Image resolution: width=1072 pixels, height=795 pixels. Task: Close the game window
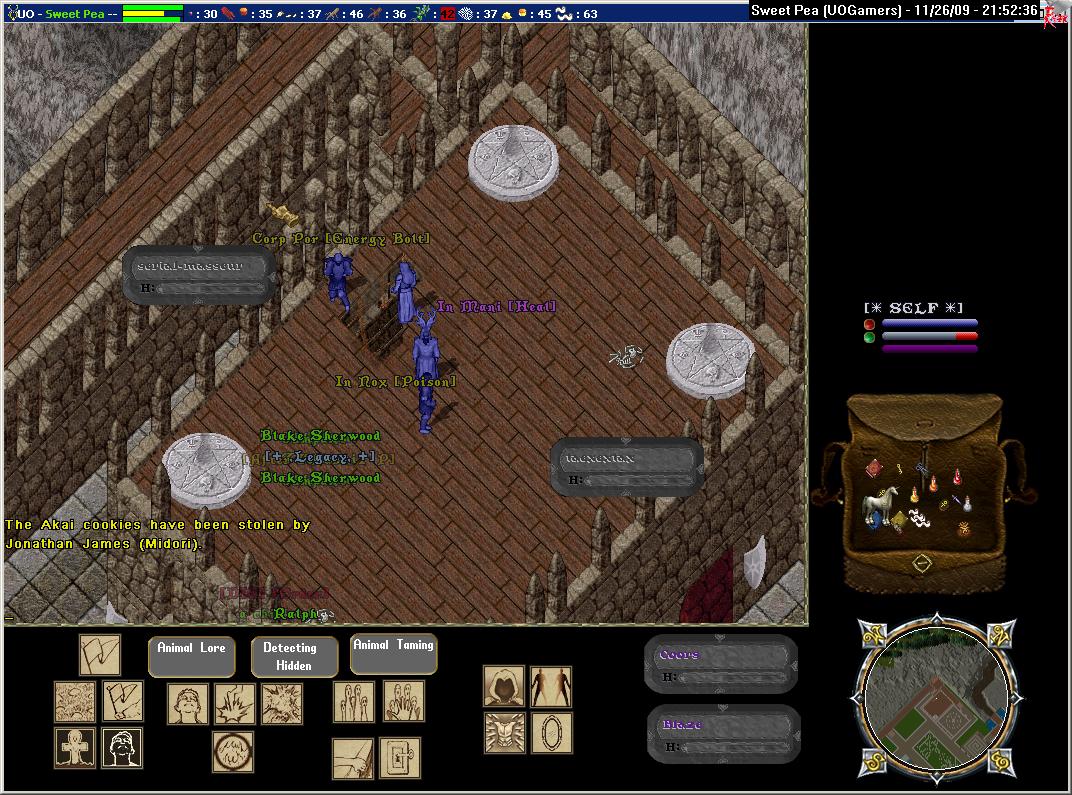pyautogui.click(x=1054, y=14)
